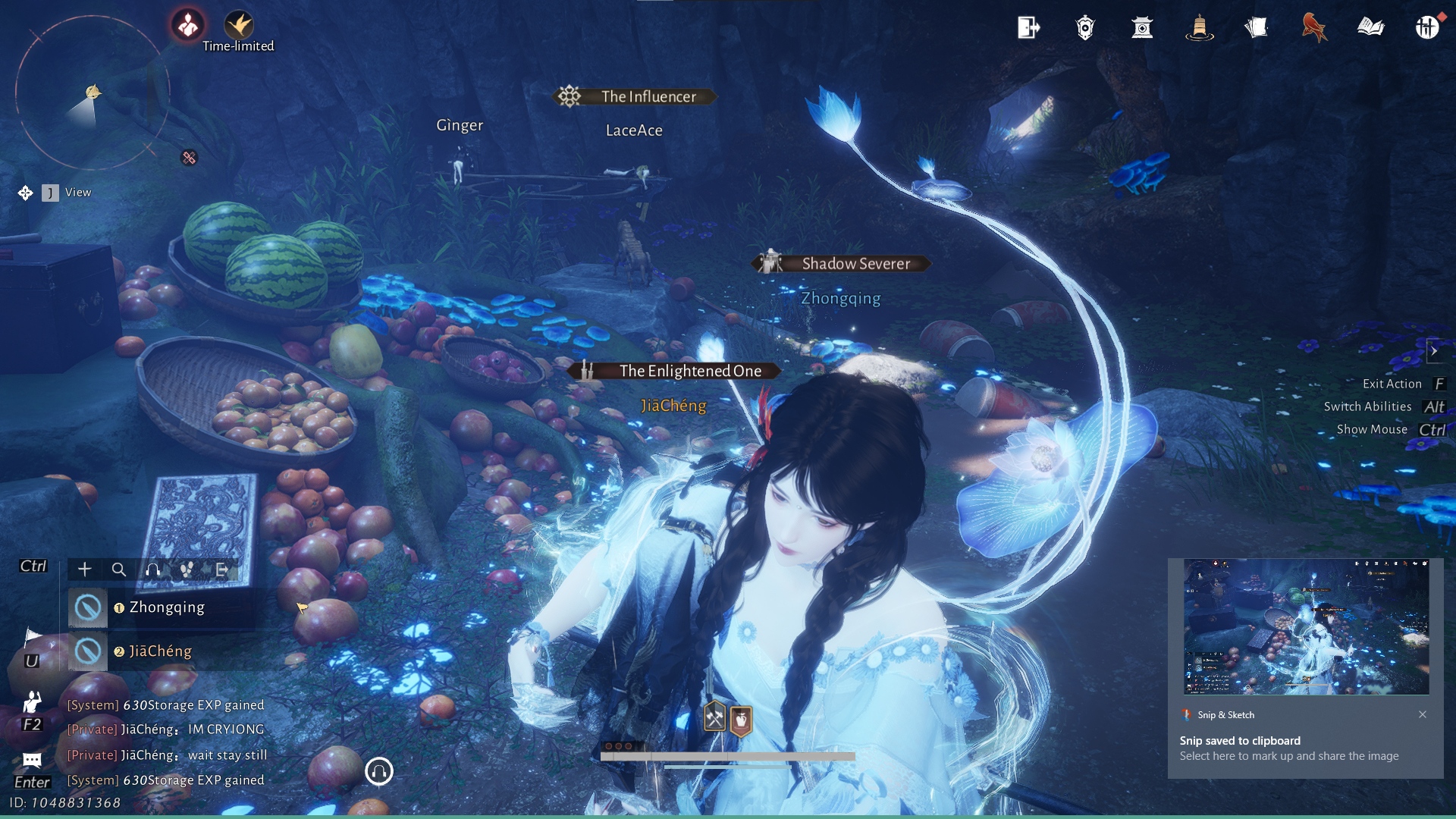Open the pagoda shop icon
This screenshot has width=1456, height=819.
point(1142,28)
